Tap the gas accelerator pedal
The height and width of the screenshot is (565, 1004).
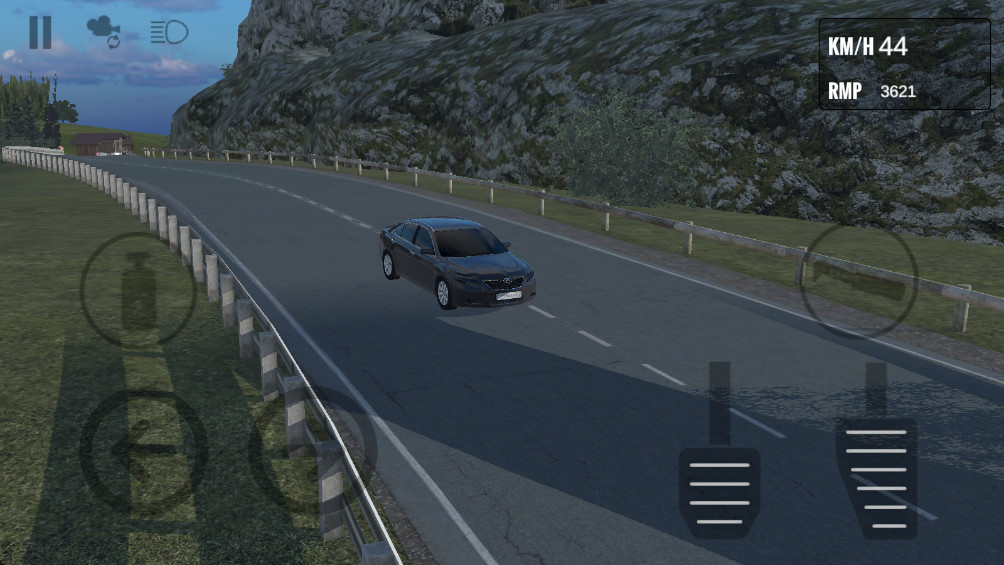tap(876, 477)
